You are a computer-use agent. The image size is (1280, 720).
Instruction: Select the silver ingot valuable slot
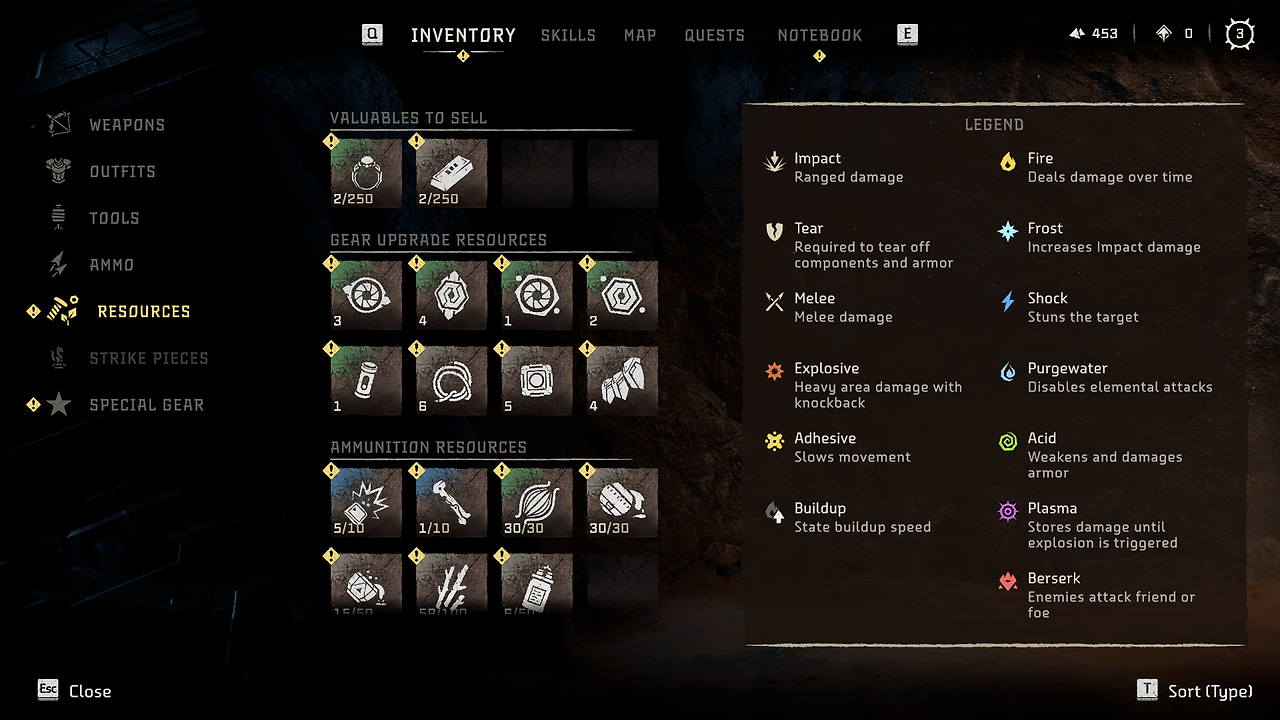point(452,173)
